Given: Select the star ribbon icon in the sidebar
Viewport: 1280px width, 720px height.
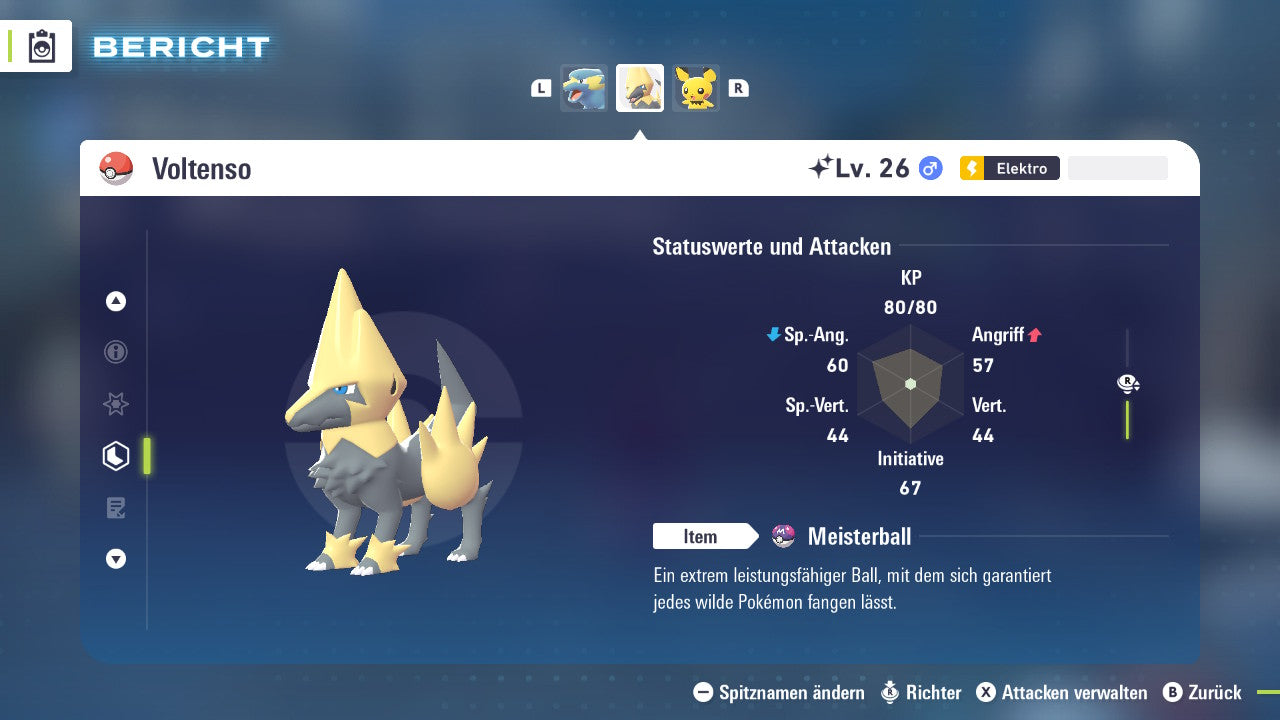Looking at the screenshot, I should click(x=116, y=404).
